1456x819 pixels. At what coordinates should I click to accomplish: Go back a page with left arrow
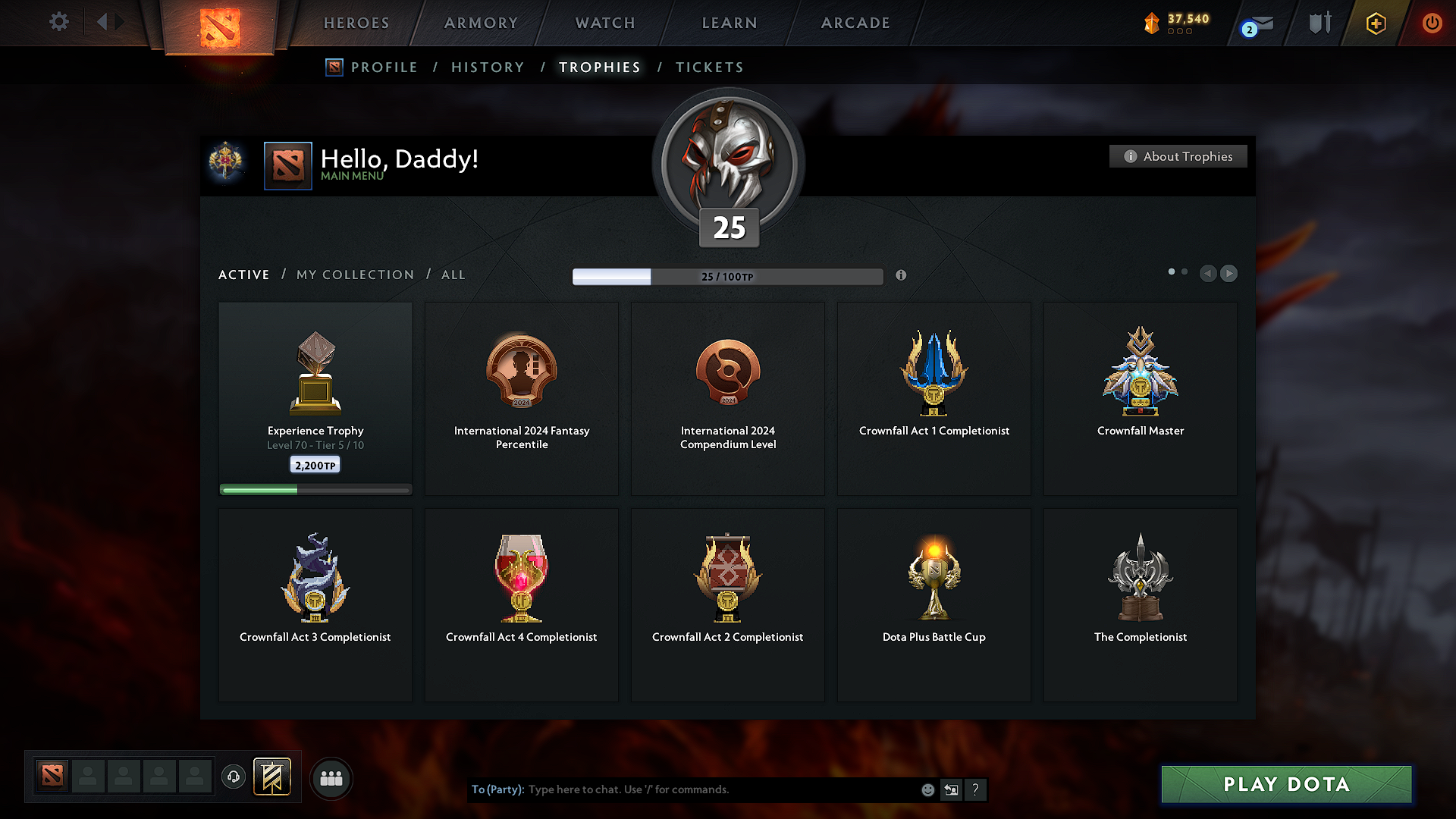coord(1208,274)
